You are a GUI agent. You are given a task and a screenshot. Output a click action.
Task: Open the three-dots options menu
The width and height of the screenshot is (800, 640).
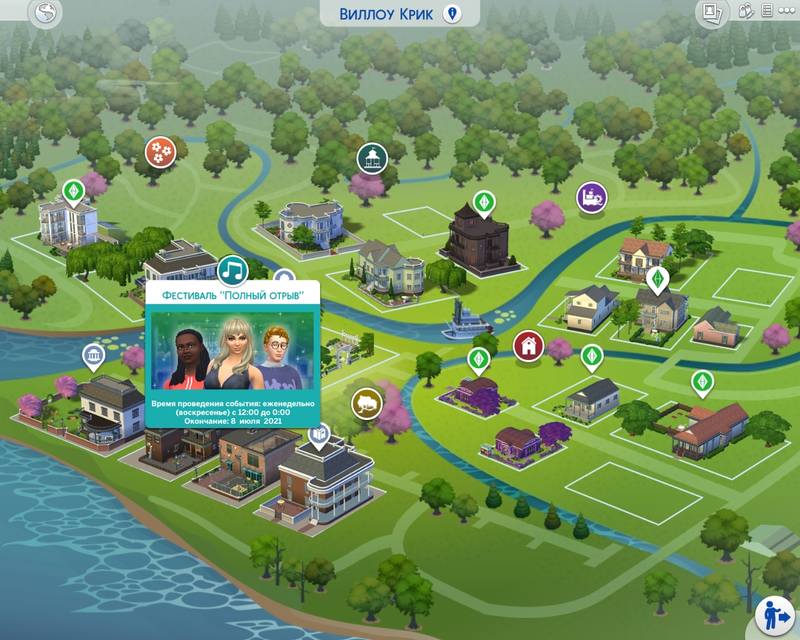click(786, 11)
